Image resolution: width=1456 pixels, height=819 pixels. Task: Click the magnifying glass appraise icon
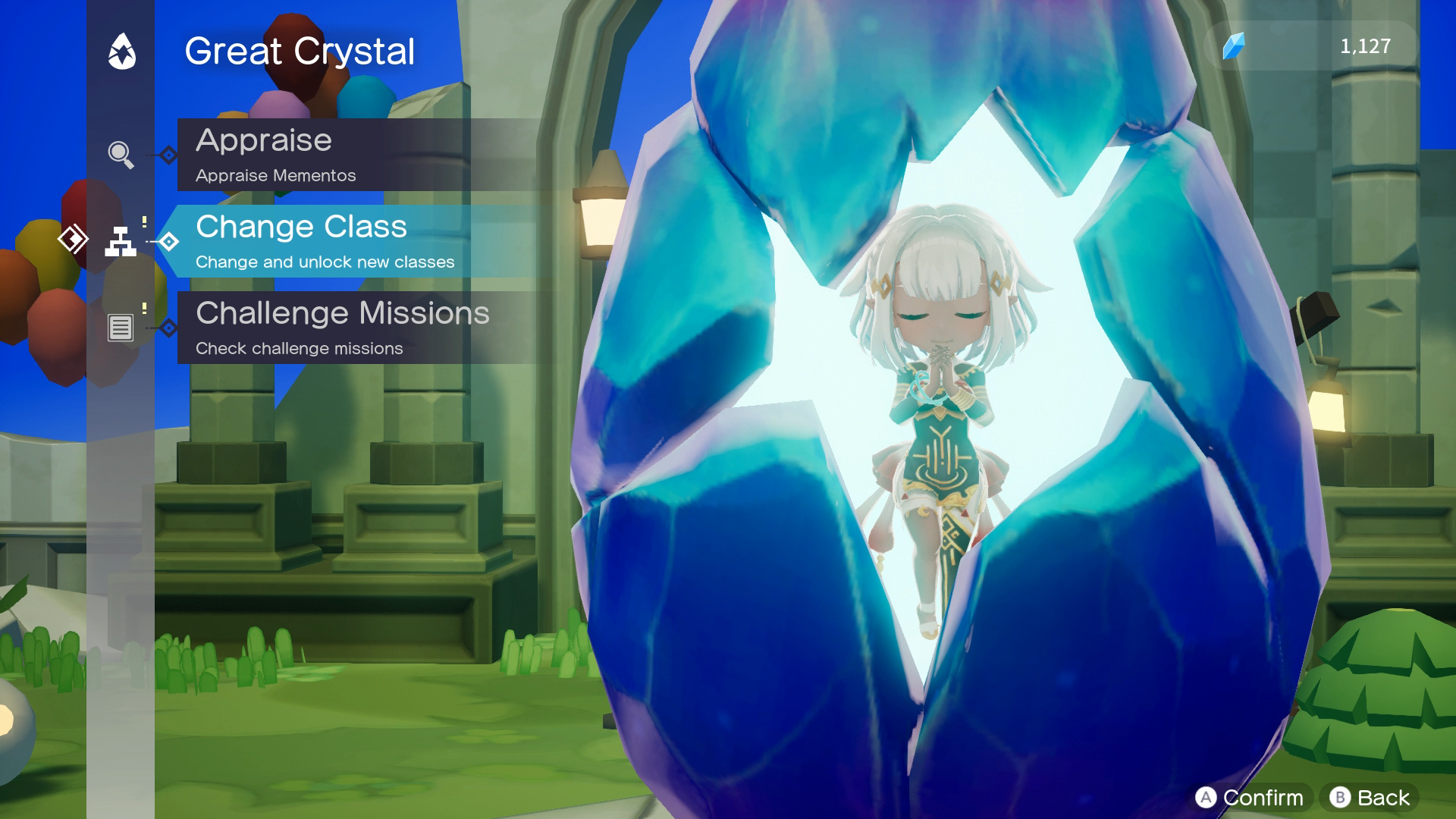point(121,155)
